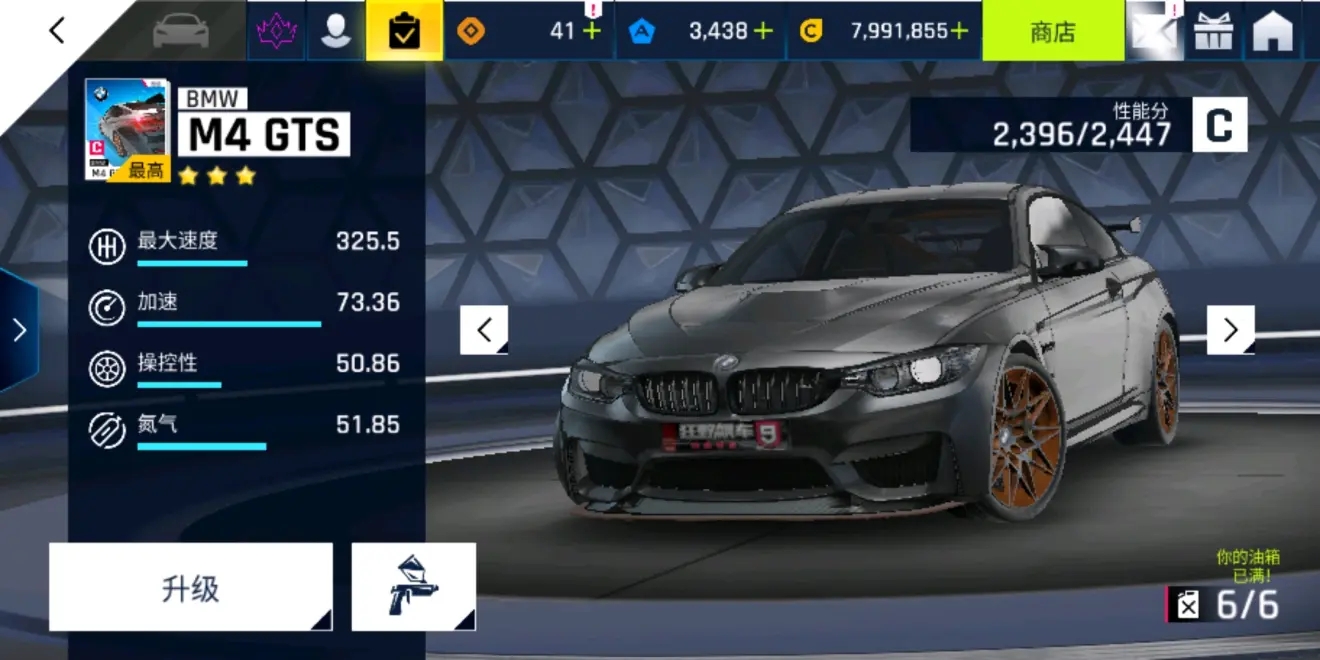Viewport: 1320px width, 660px height.
Task: Expand the left side panel arrow
Action: click(x=19, y=330)
